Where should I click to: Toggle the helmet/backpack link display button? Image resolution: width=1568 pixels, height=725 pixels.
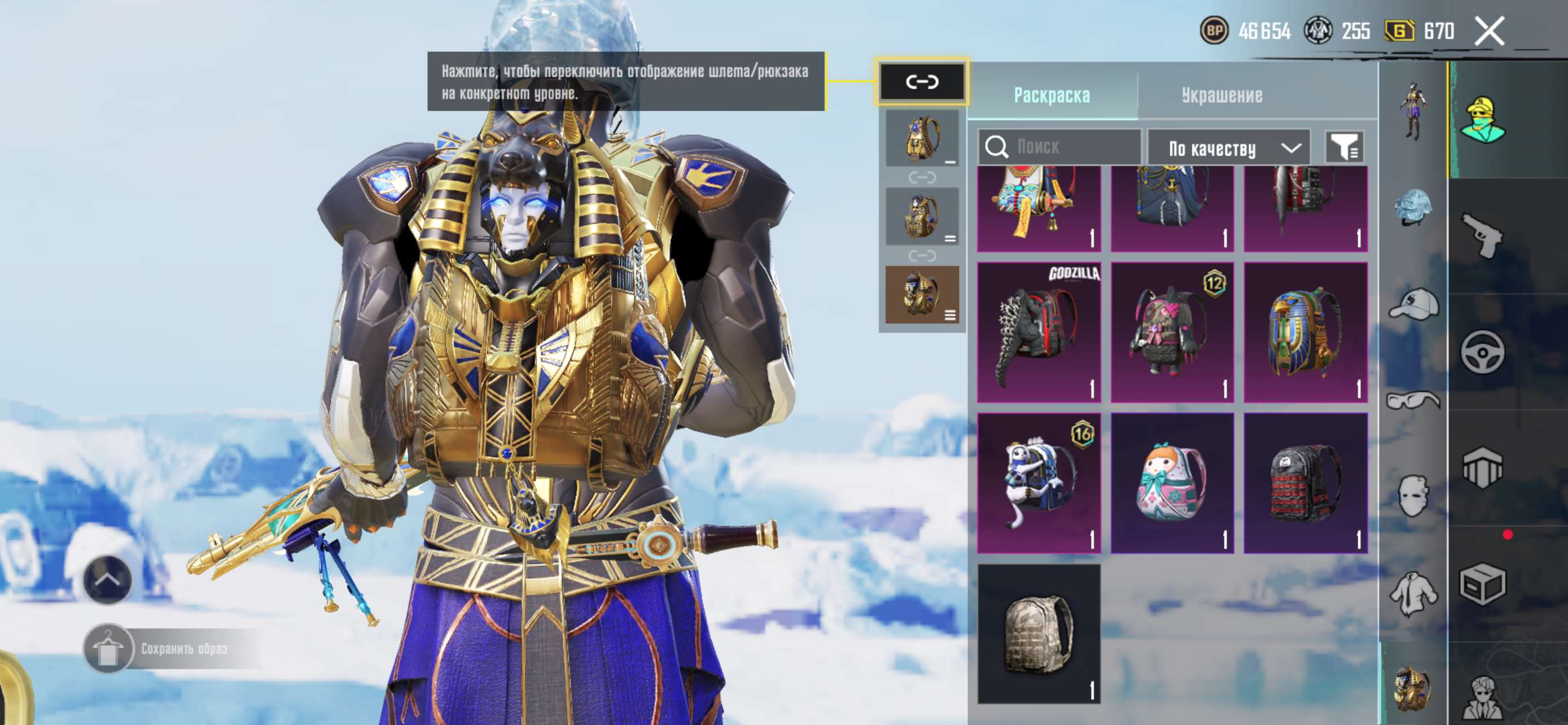pos(922,81)
